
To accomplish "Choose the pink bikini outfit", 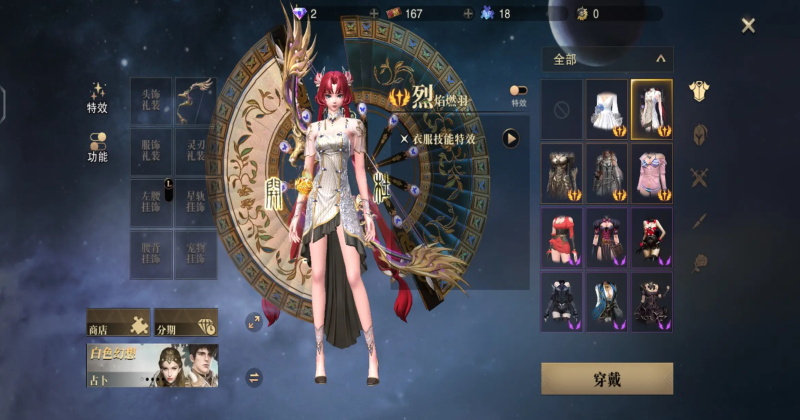I will click(x=651, y=173).
